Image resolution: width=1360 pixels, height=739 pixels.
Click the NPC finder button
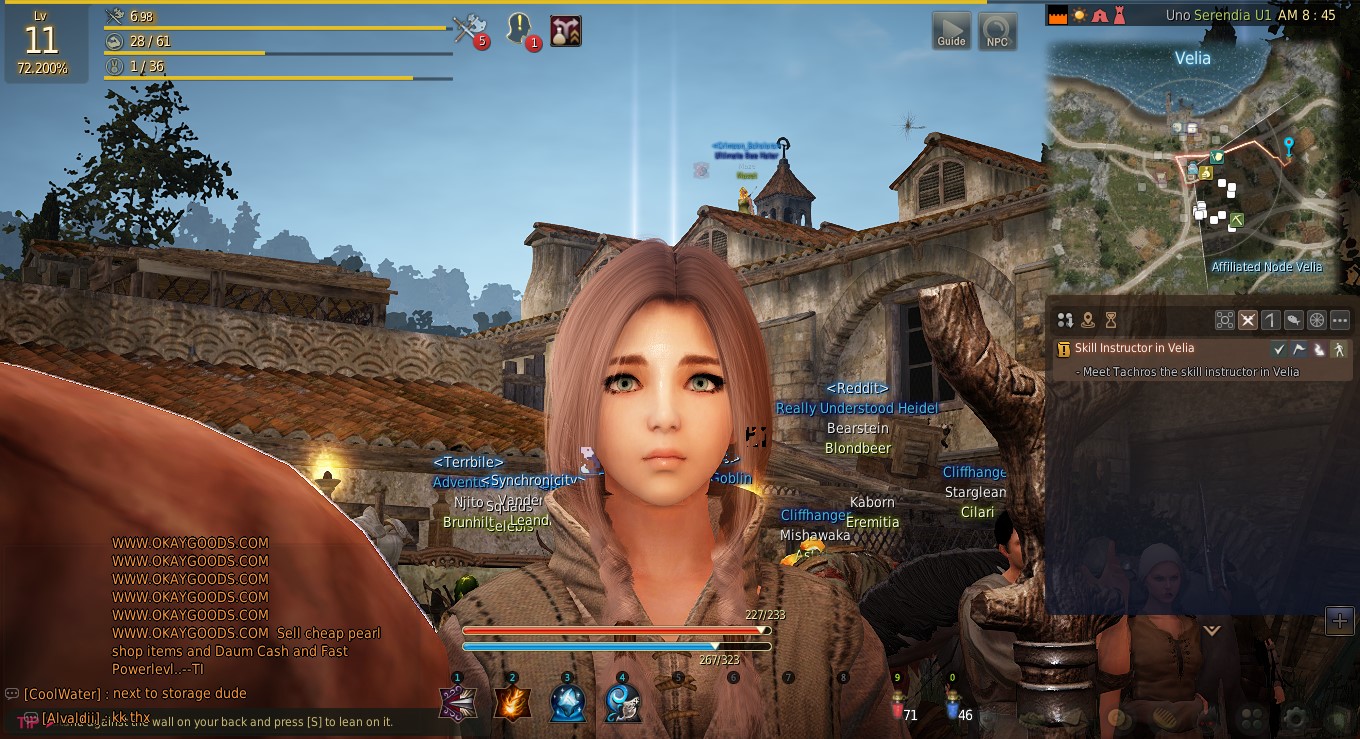coord(997,31)
